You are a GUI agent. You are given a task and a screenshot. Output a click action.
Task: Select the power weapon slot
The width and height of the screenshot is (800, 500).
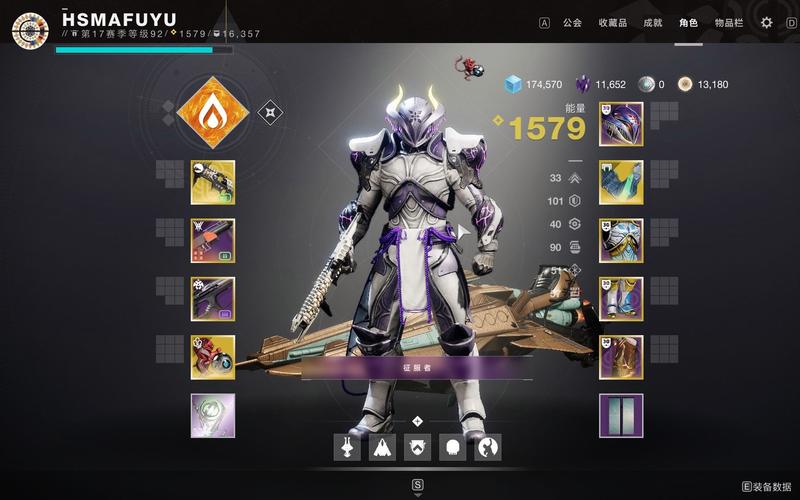213,299
